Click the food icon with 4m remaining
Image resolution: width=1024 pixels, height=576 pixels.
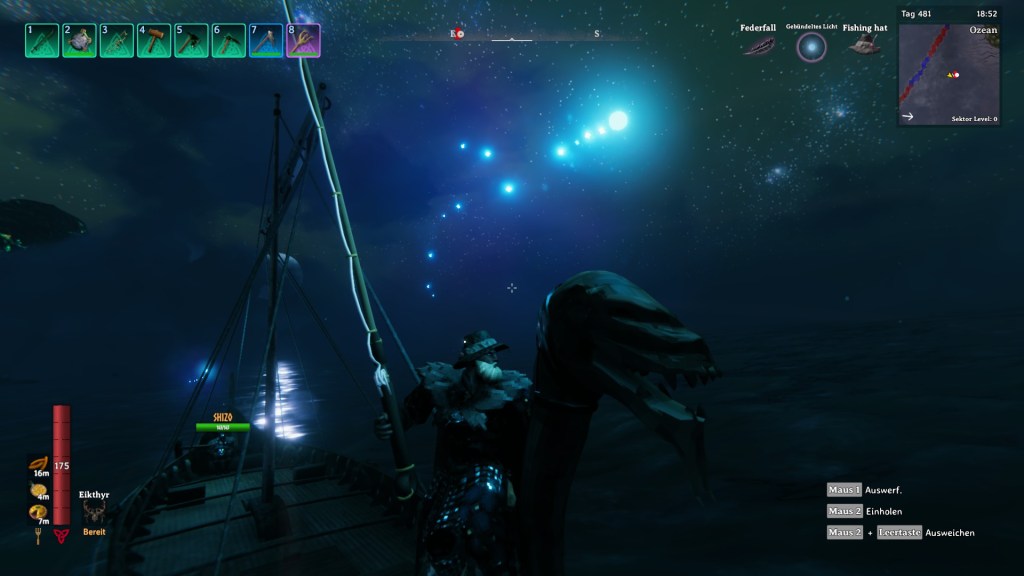click(x=39, y=489)
